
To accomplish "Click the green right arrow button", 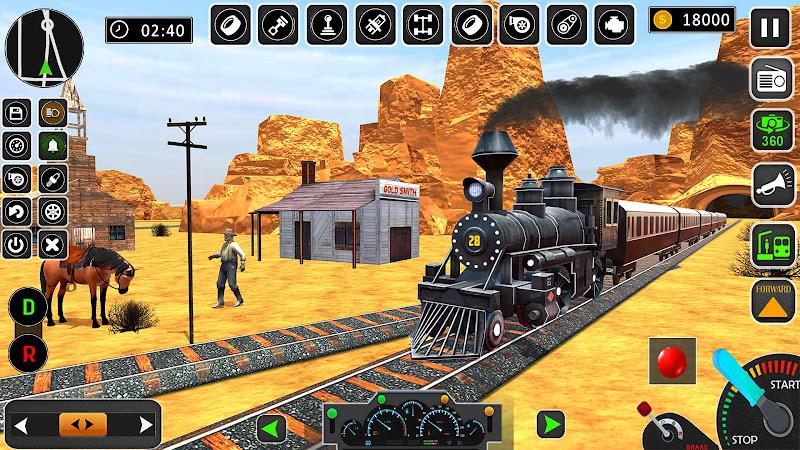I will (548, 424).
